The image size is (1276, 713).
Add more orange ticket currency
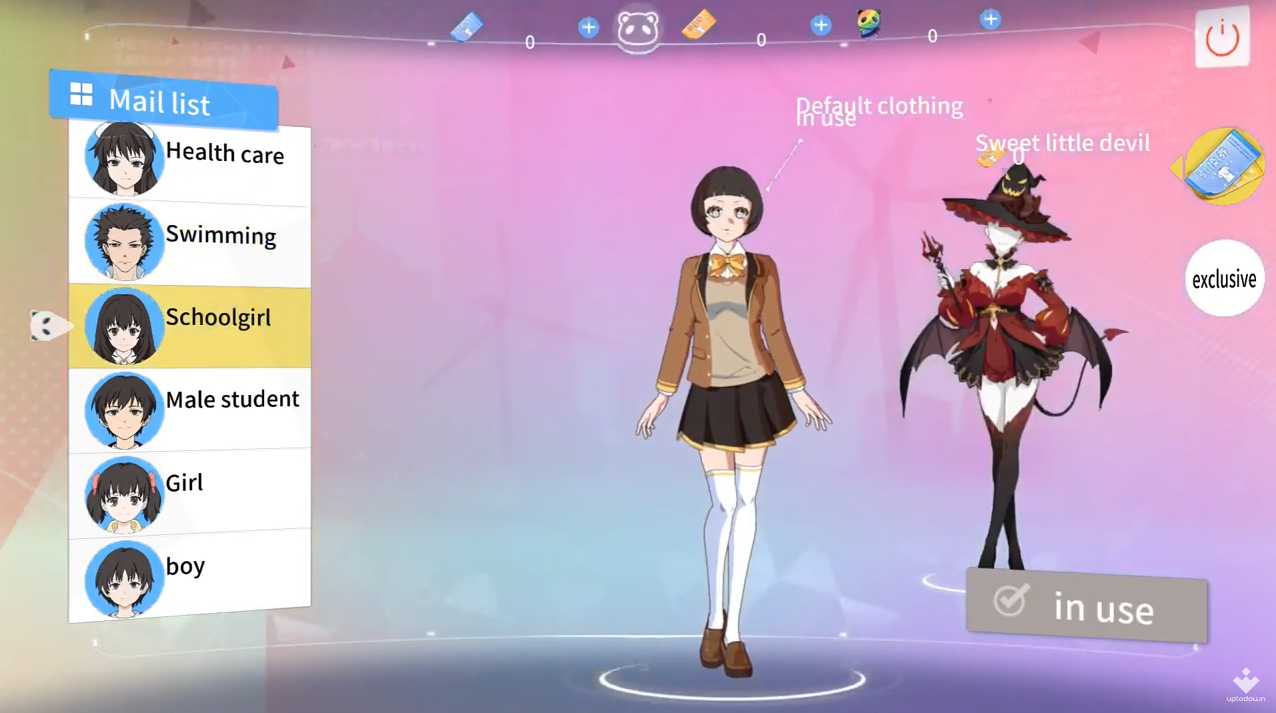tap(820, 26)
